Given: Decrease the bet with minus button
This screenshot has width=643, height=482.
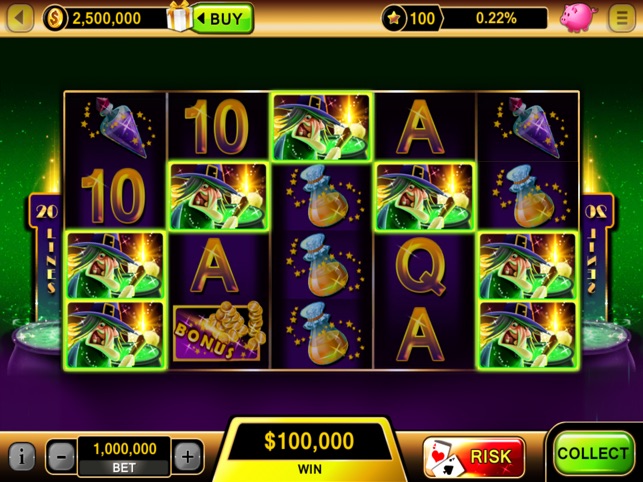Looking at the screenshot, I should pos(61,457).
